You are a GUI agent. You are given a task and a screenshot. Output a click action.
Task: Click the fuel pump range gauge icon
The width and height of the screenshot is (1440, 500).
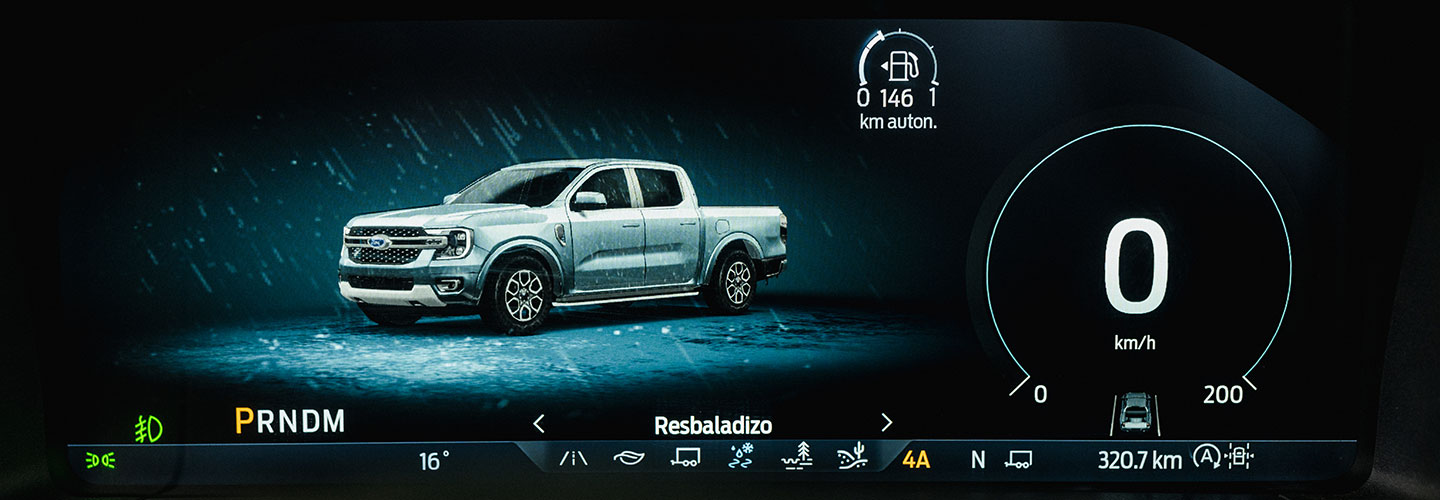pyautogui.click(x=897, y=68)
